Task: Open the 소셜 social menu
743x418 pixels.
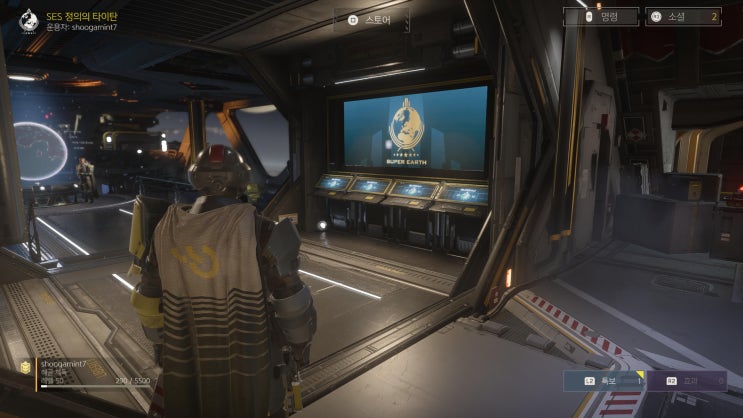Action: (x=684, y=17)
